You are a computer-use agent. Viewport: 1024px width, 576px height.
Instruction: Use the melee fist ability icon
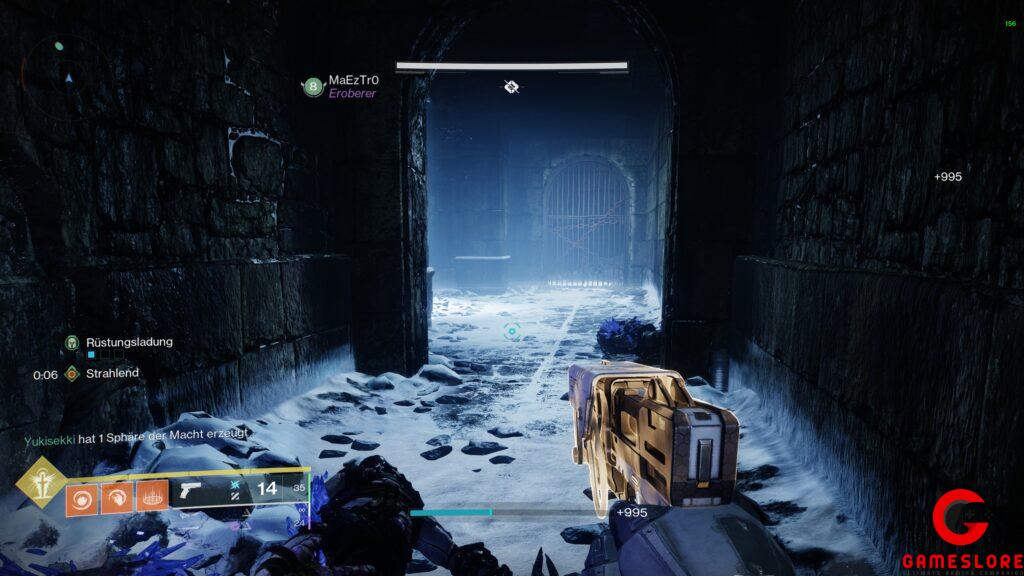(116, 498)
